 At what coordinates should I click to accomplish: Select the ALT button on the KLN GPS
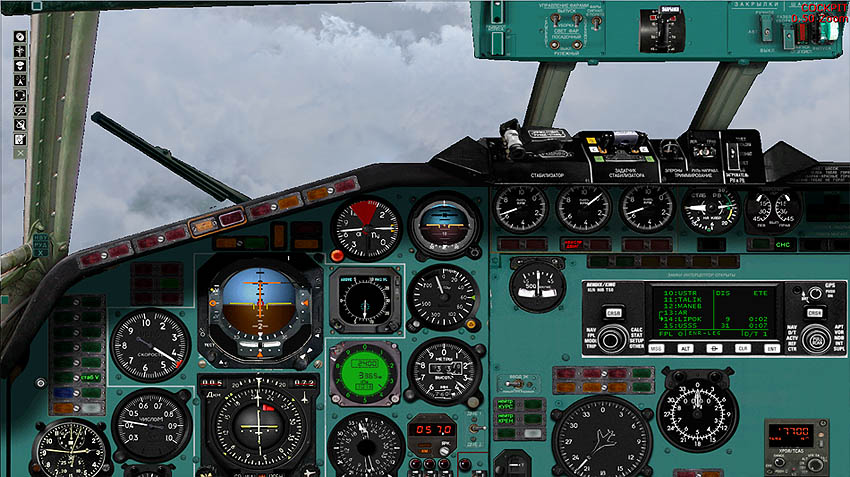tap(686, 348)
